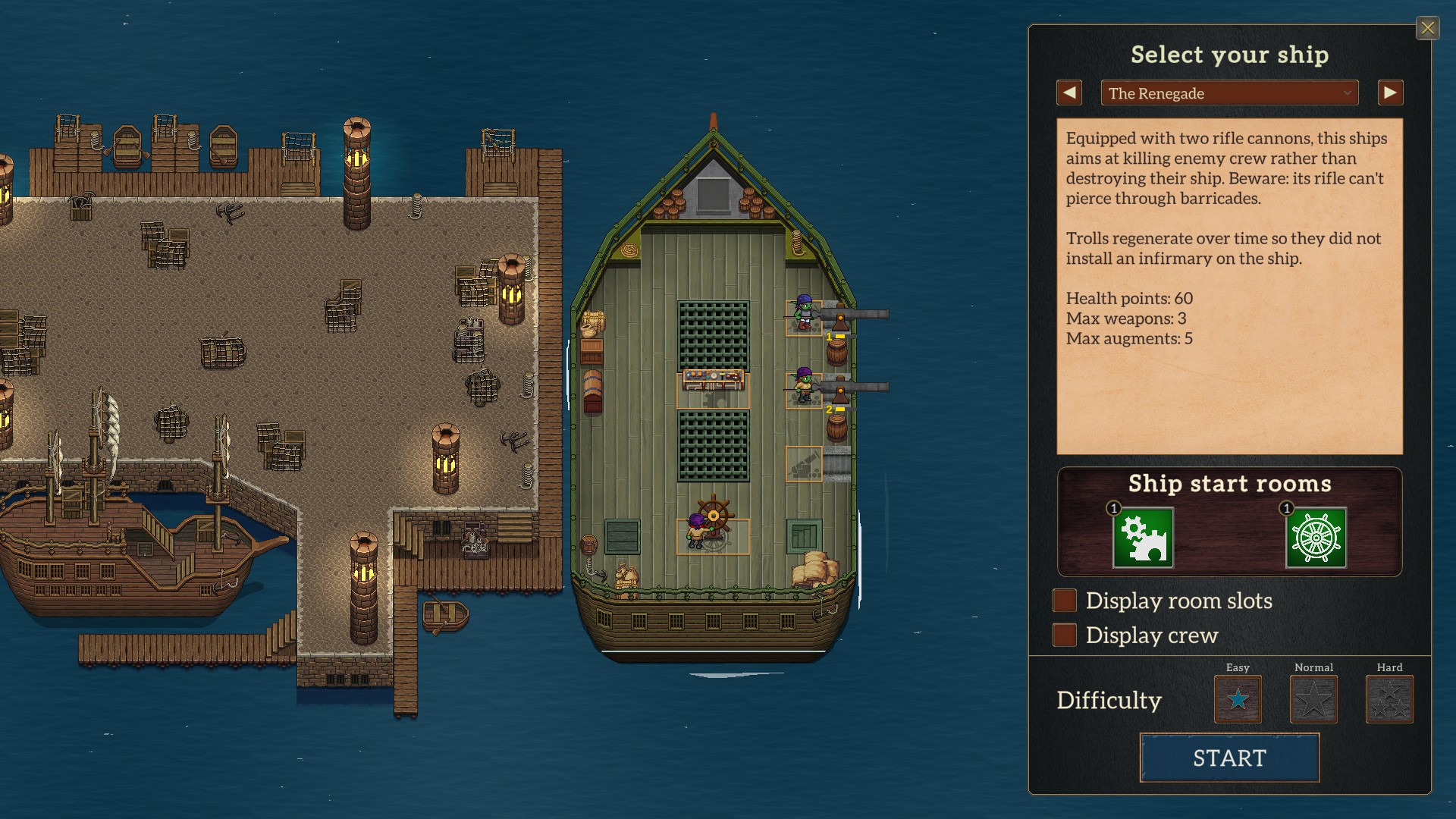Select the ship wheel start room icon
Viewport: 1456px width, 819px height.
(x=1316, y=538)
